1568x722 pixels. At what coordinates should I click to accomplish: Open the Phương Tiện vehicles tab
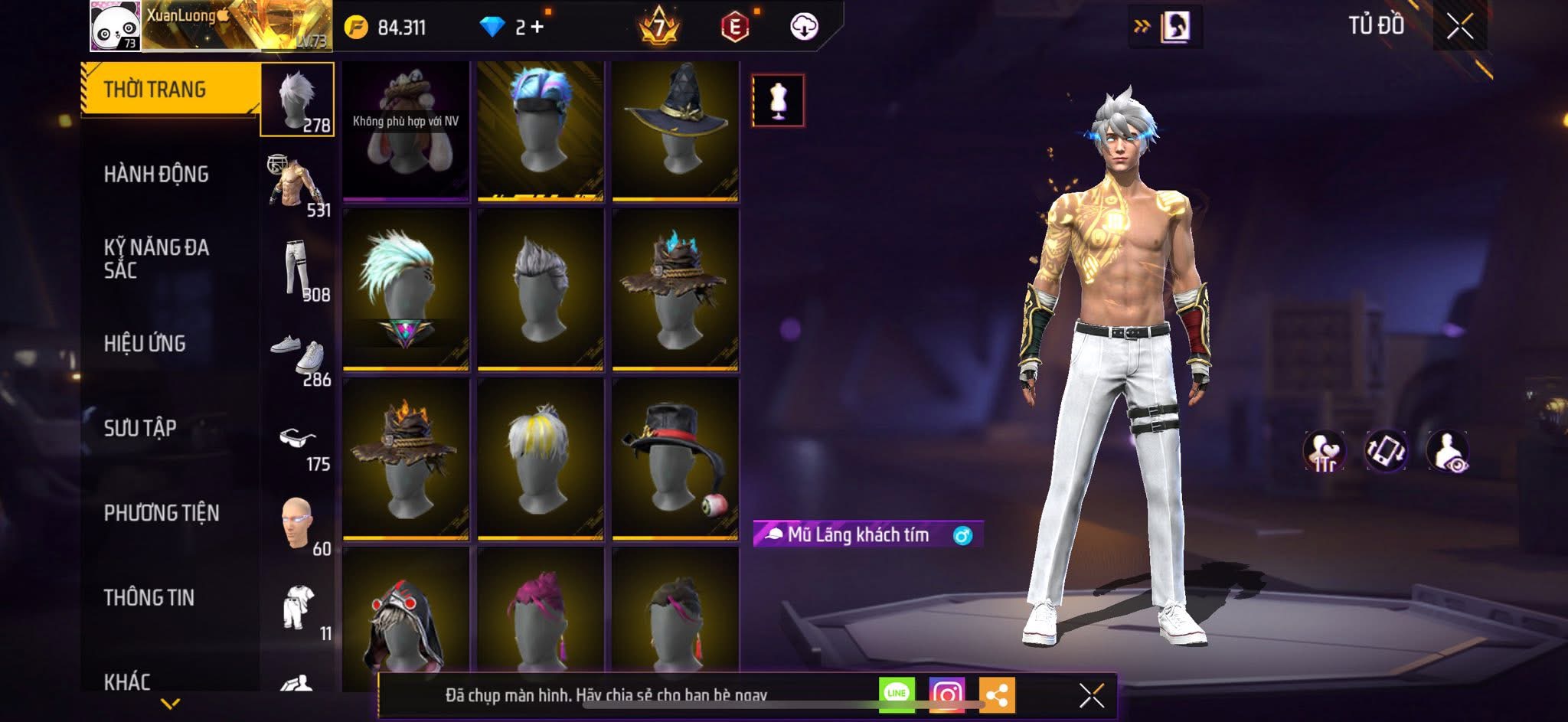tap(161, 513)
